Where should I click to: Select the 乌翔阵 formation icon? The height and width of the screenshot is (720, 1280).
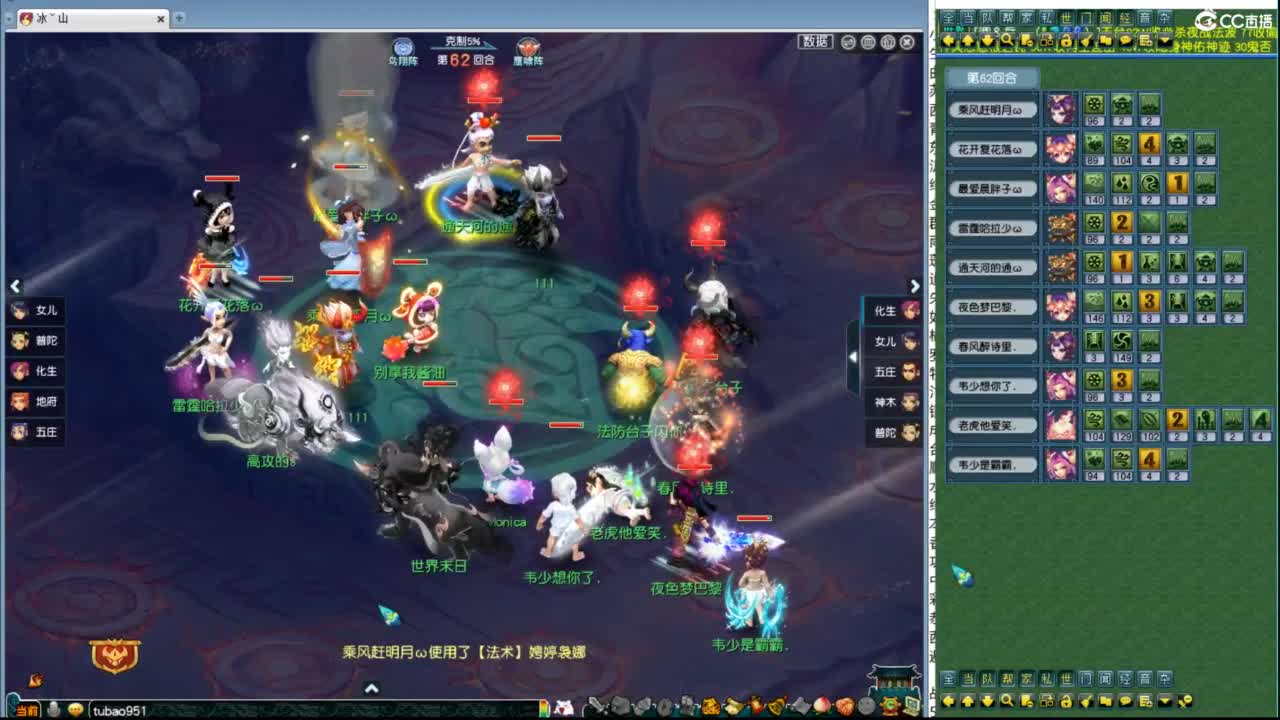pyautogui.click(x=403, y=45)
